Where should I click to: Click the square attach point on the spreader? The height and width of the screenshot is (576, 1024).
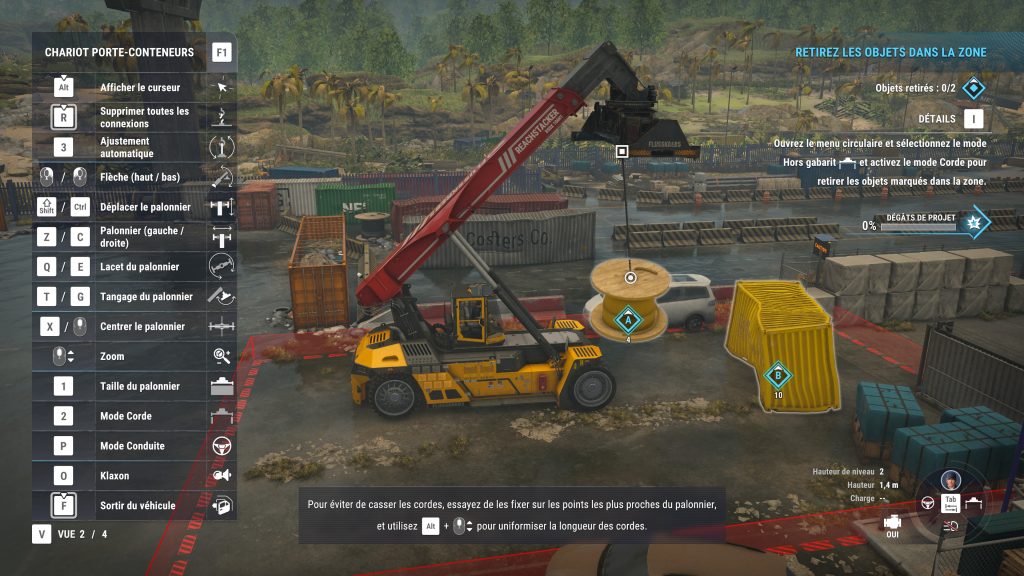pyautogui.click(x=622, y=151)
